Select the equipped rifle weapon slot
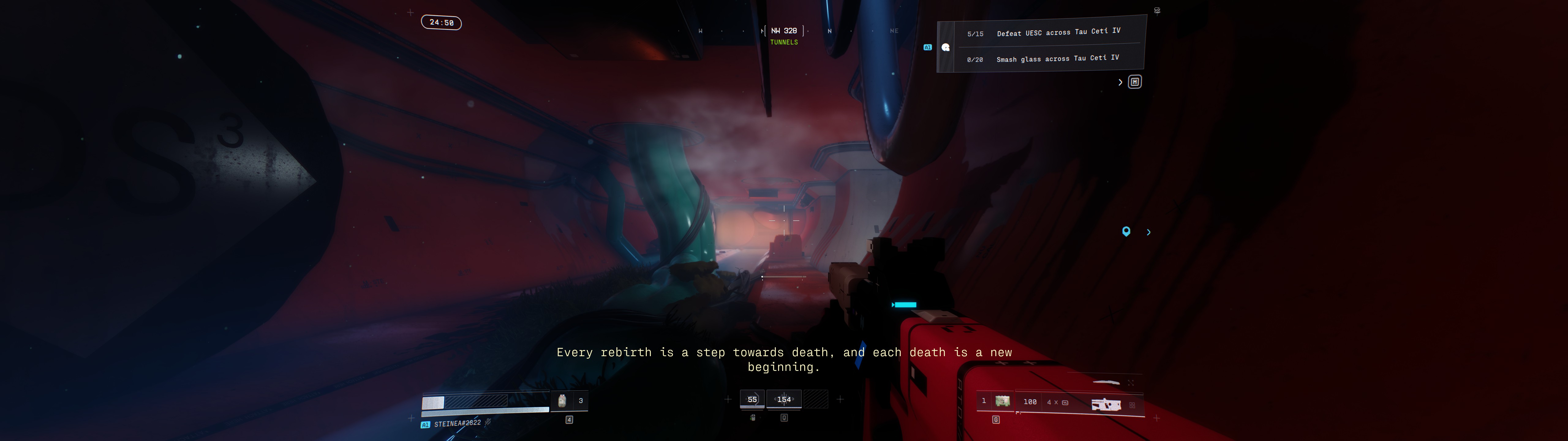 [1105, 404]
